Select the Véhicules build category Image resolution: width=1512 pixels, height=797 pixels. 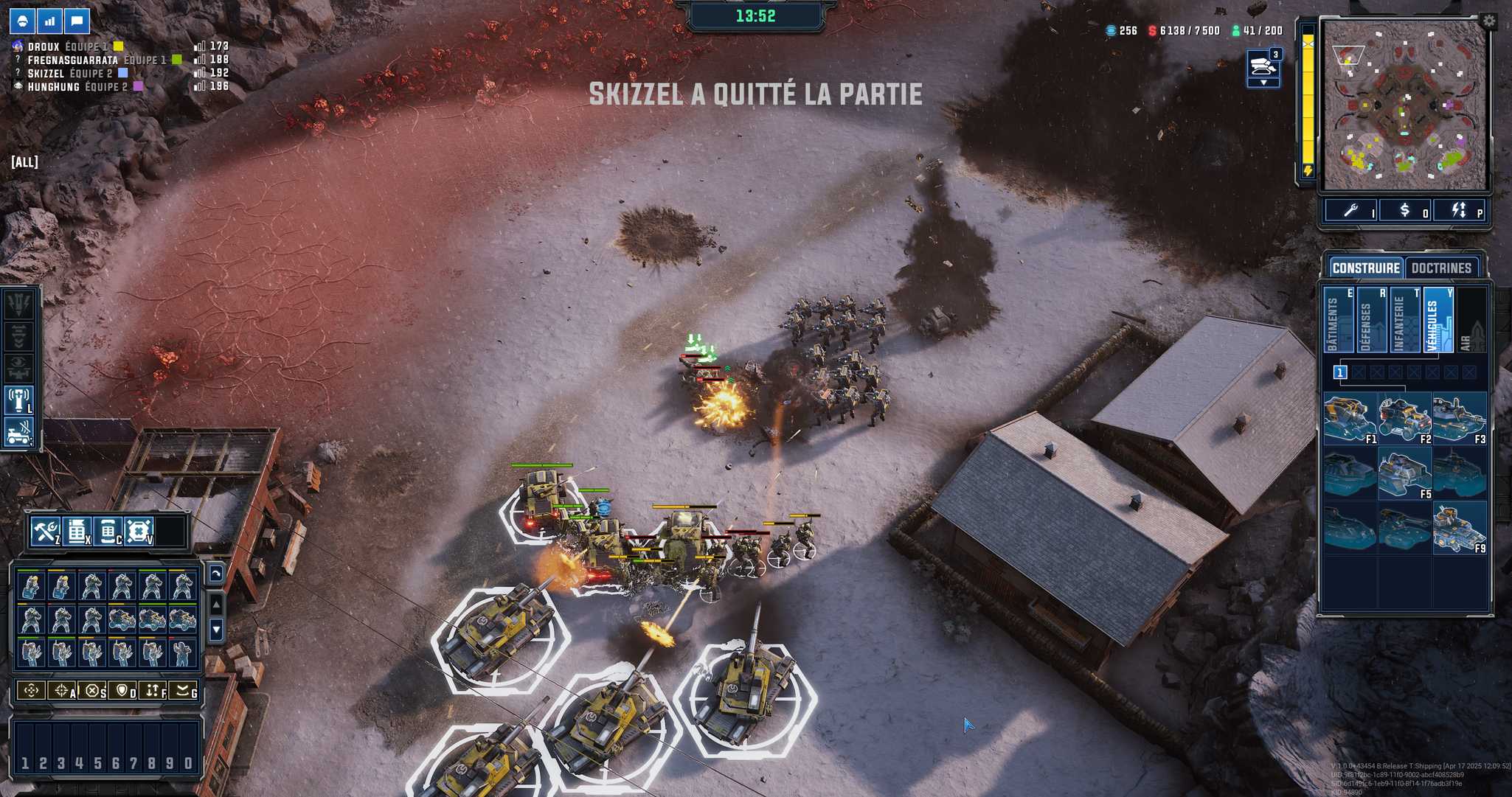(x=1438, y=321)
